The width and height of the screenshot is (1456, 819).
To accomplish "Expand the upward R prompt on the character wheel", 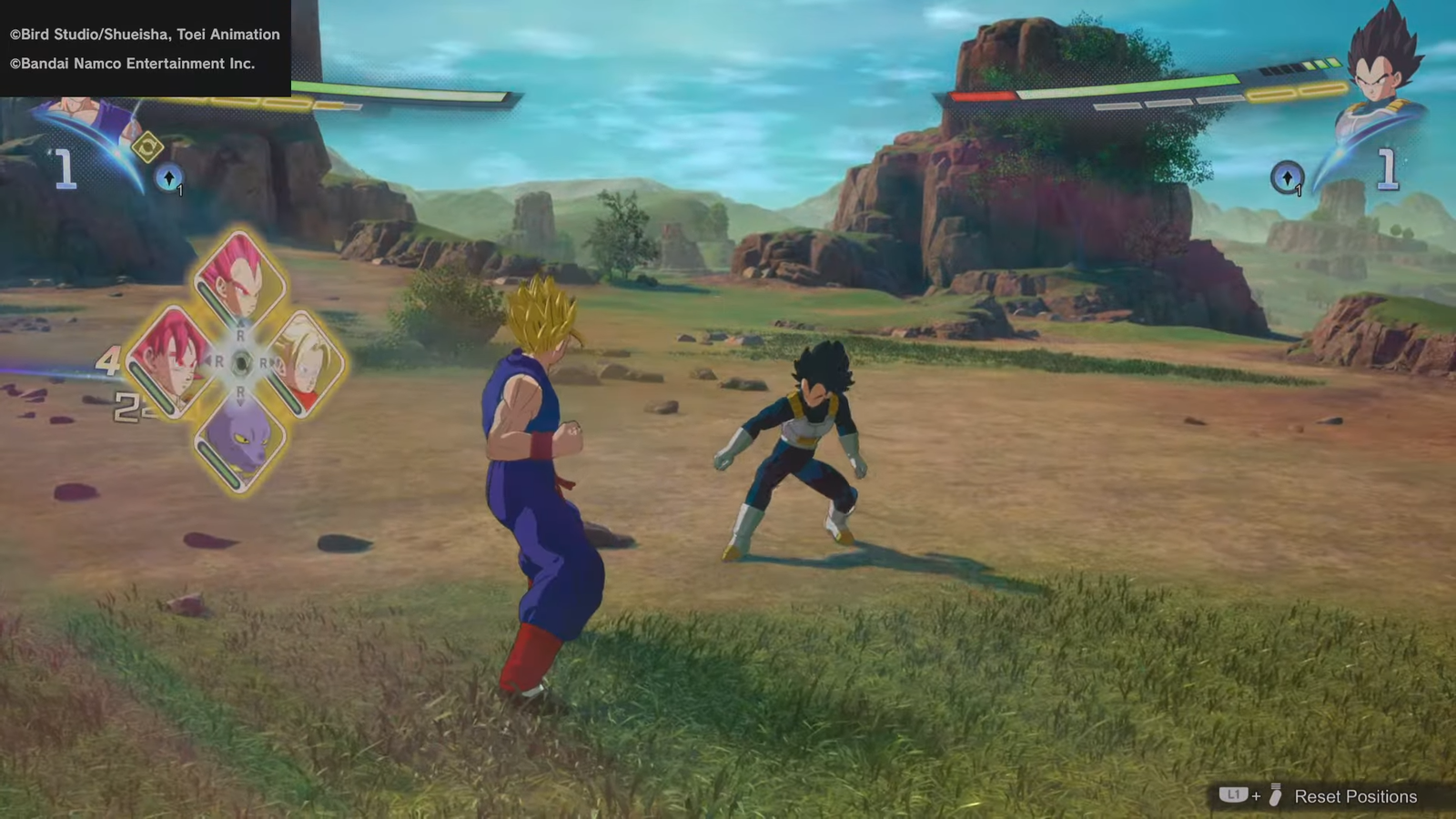I will (241, 330).
